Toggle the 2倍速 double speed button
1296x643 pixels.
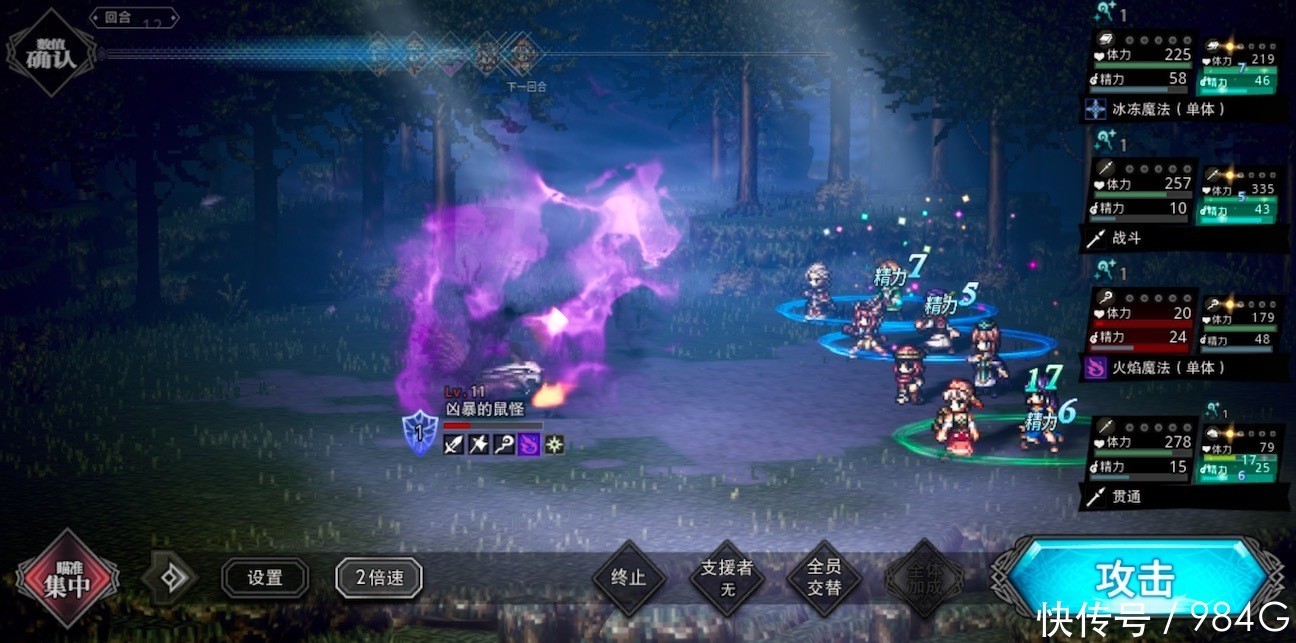tap(379, 578)
